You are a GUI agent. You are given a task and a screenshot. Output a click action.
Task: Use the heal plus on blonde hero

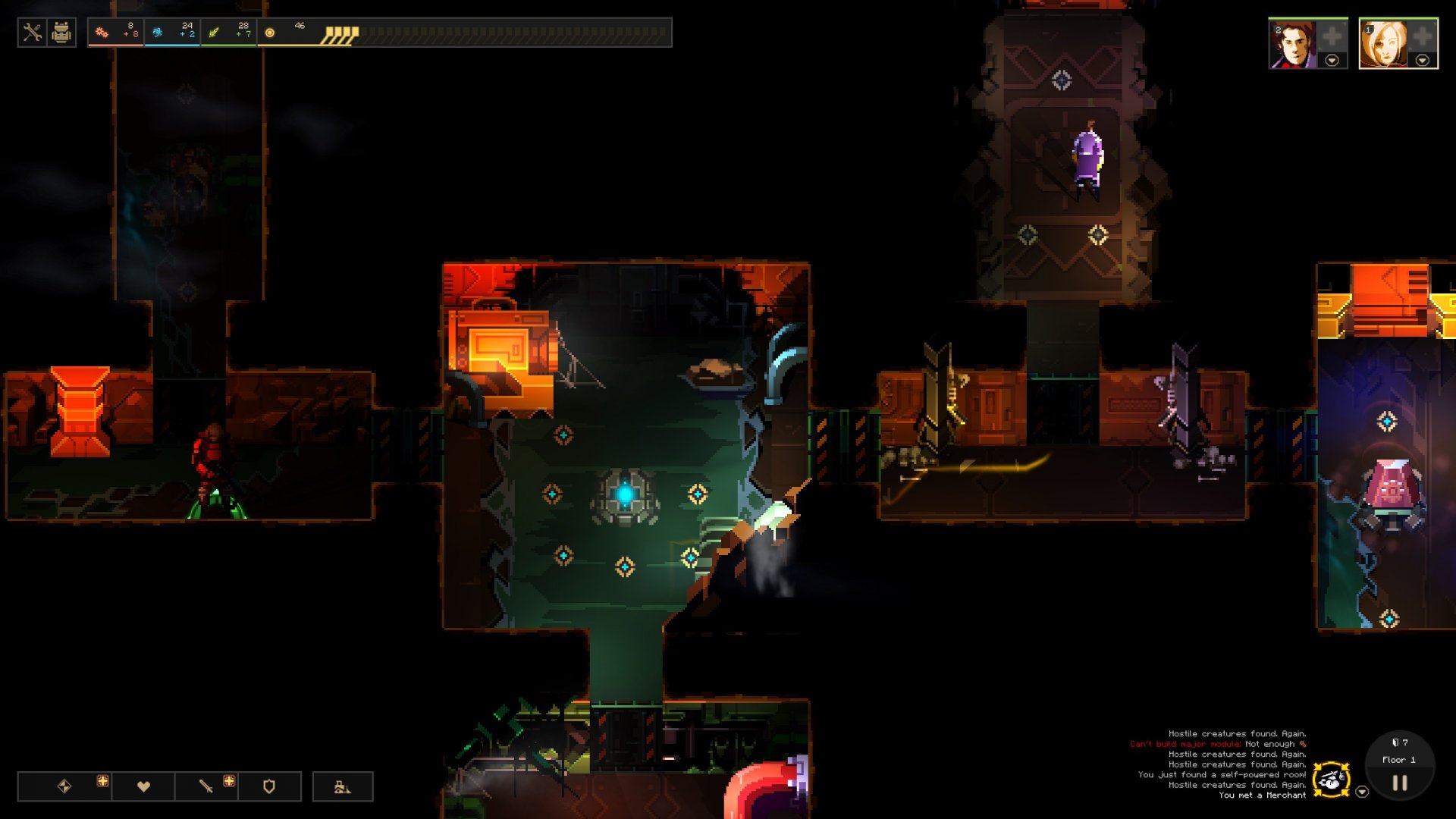coord(1423,36)
